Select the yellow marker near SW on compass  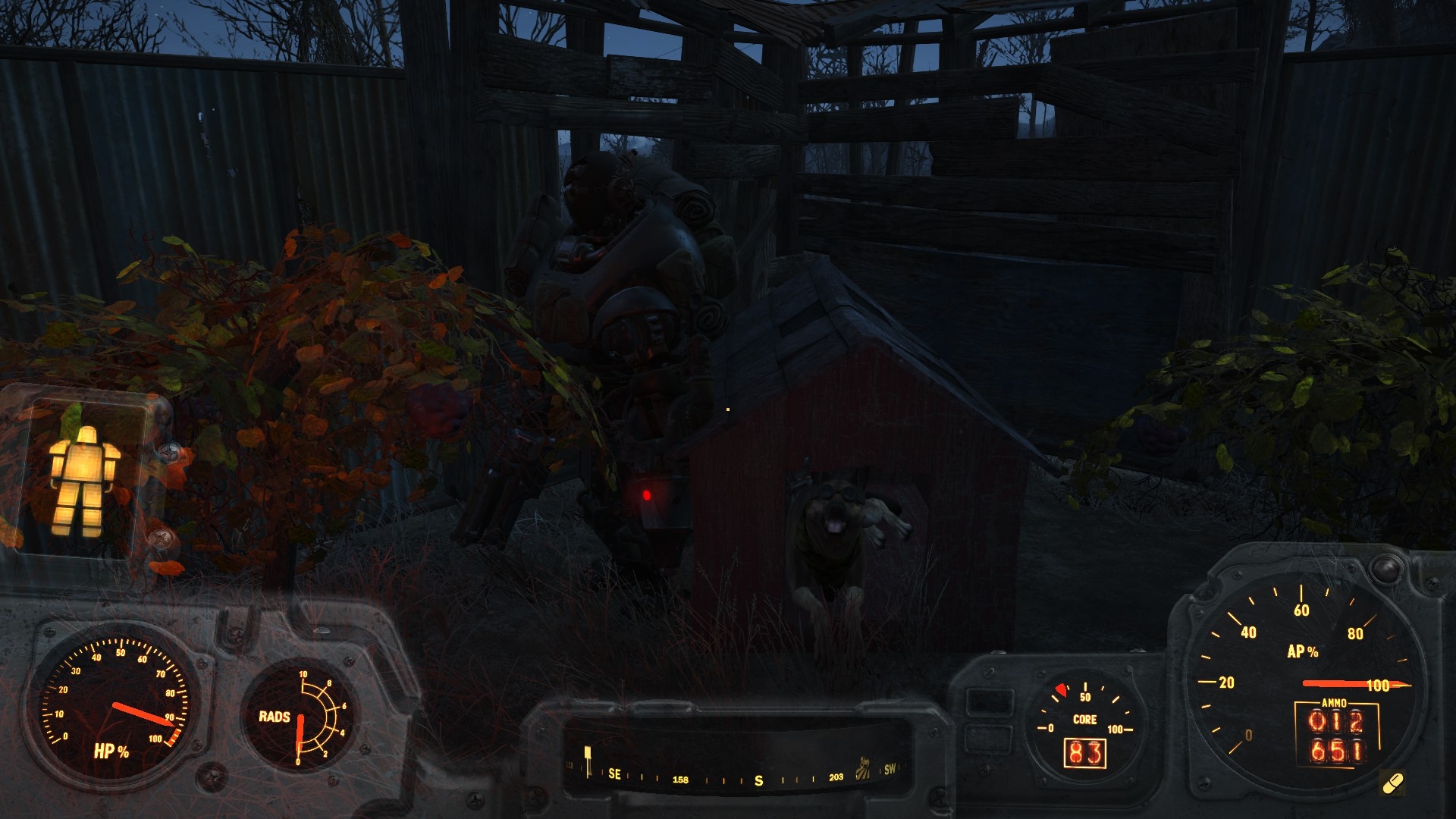[x=863, y=769]
